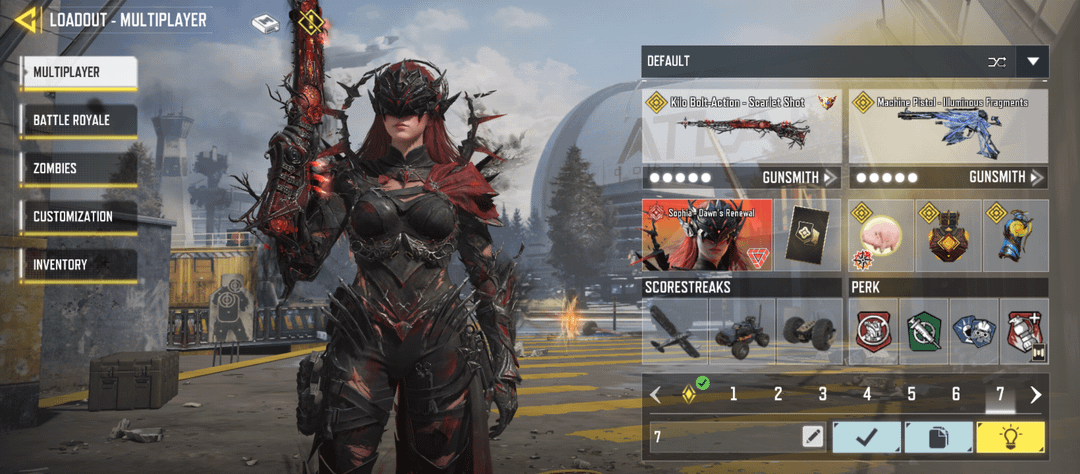This screenshot has height=474, width=1080.
Task: Show the Inventory tab
Action: (x=78, y=264)
